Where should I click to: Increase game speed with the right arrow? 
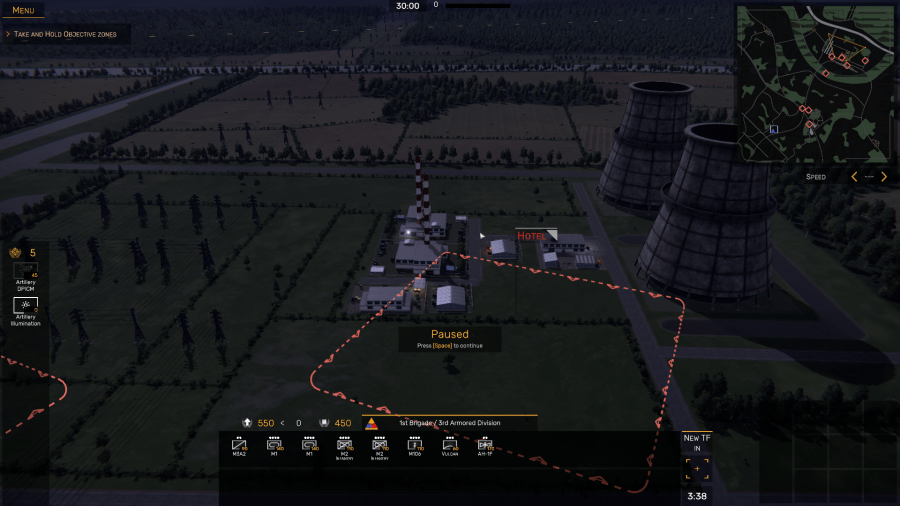[884, 177]
